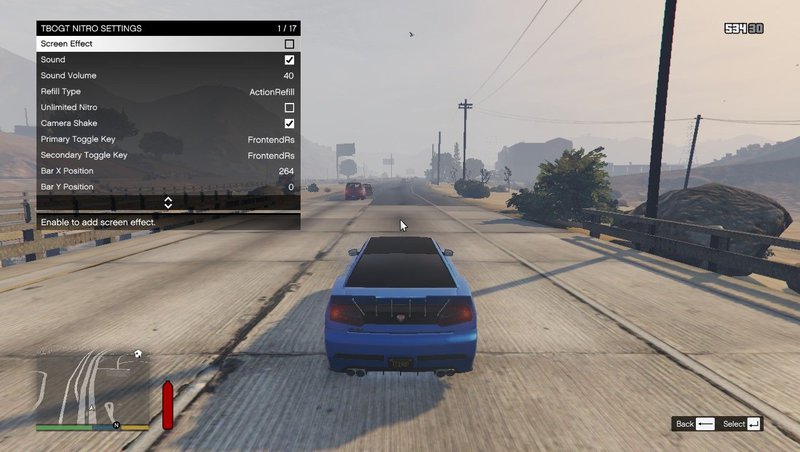Select the Sound Volume row
This screenshot has height=452, width=800.
[x=168, y=76]
